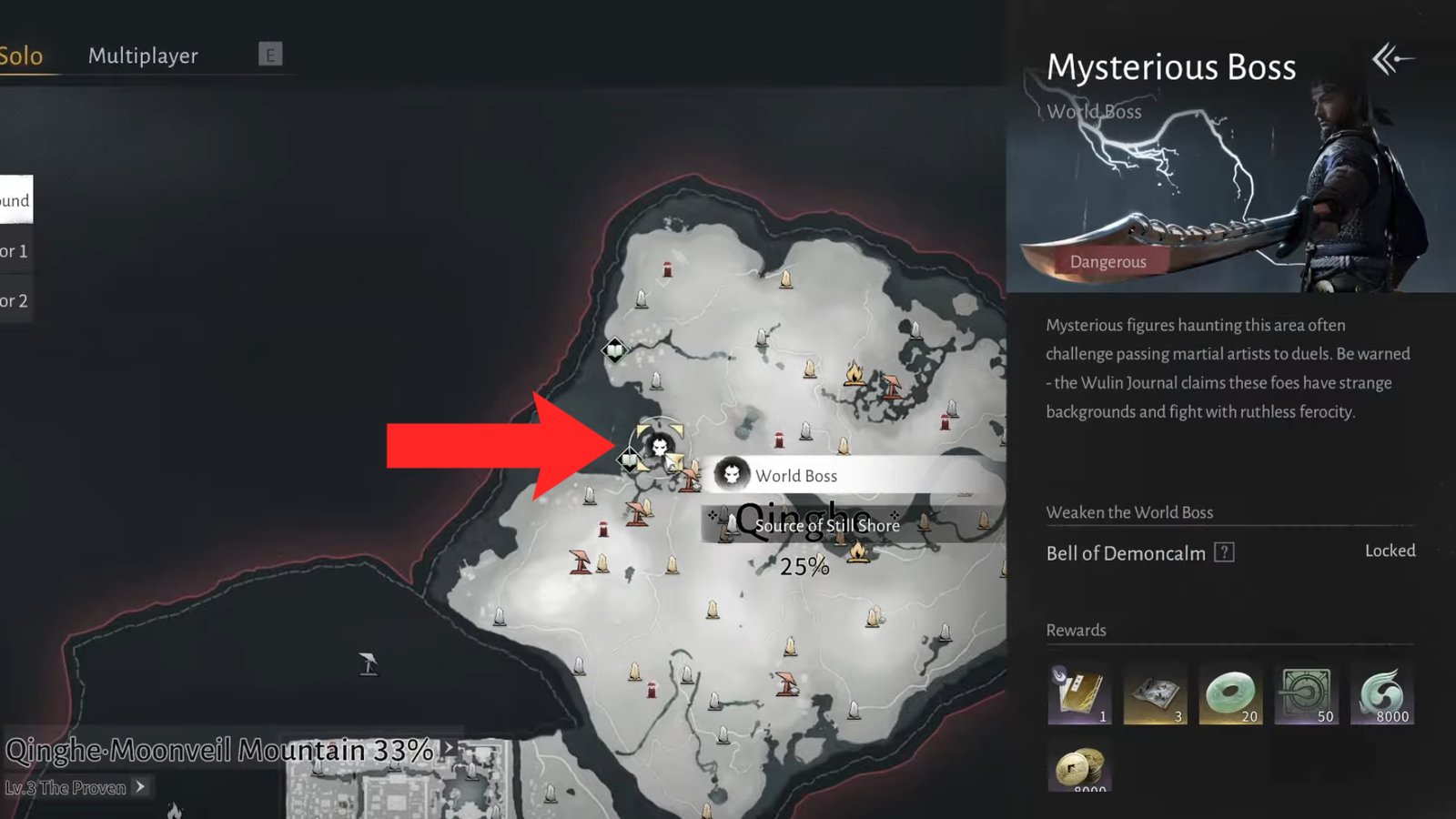Click the coins reward icon below the rewards row
This screenshot has height=819, width=1456.
pyautogui.click(x=1081, y=767)
